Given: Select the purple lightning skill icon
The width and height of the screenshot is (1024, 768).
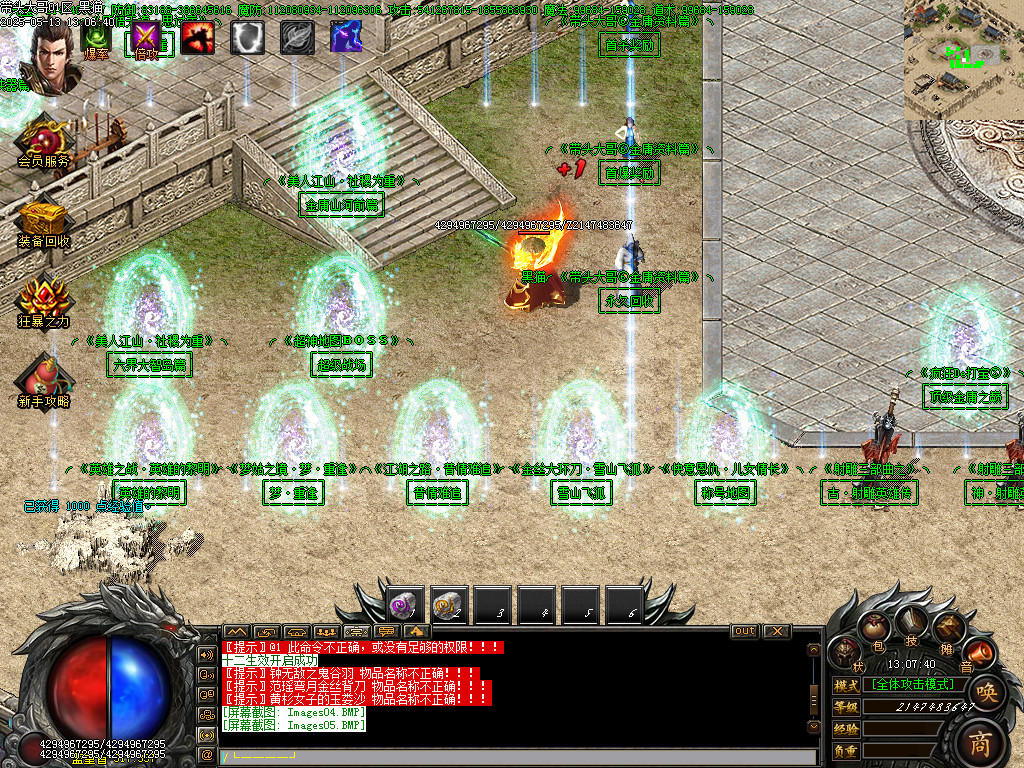Looking at the screenshot, I should [x=346, y=37].
